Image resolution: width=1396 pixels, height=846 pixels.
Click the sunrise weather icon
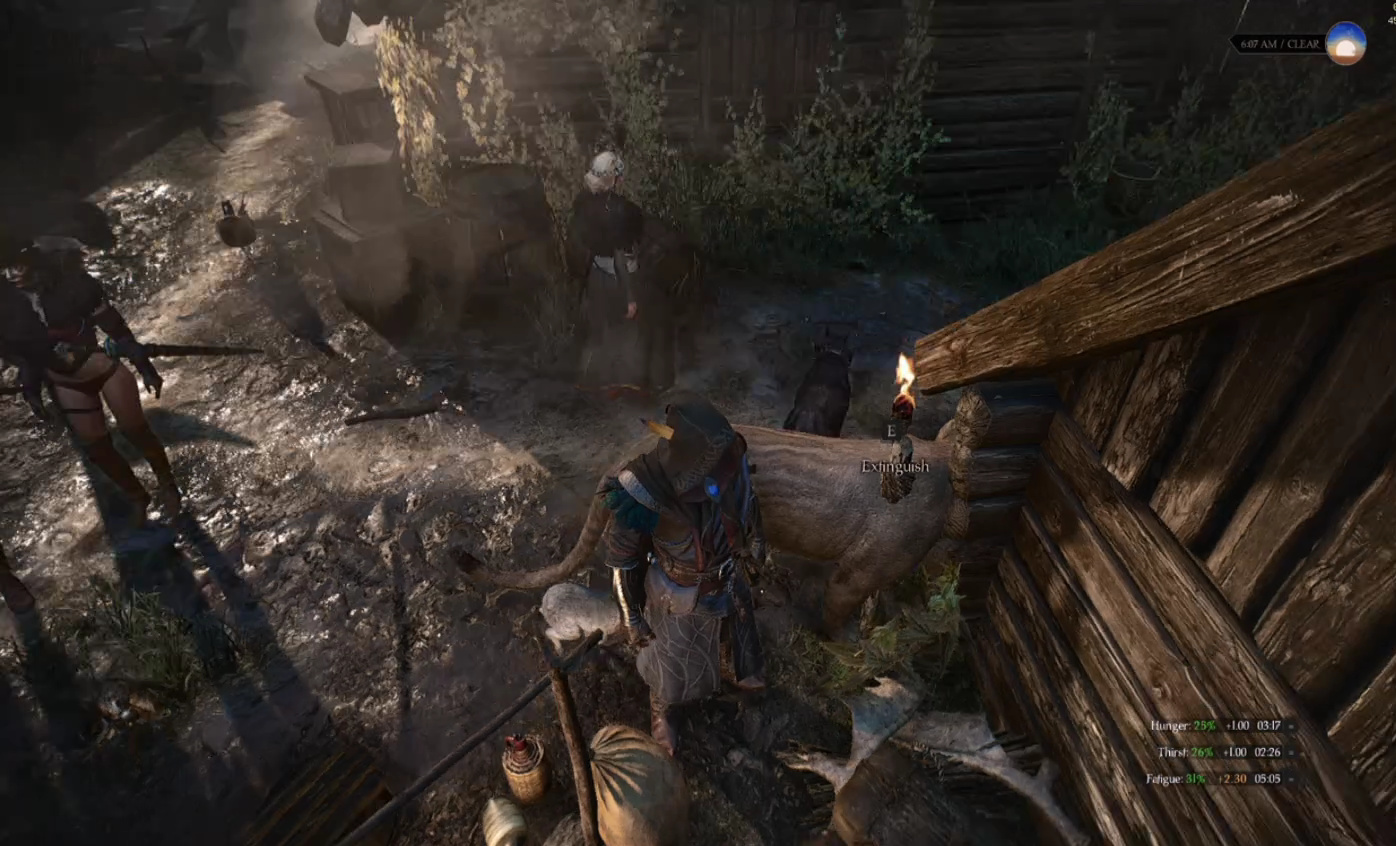(x=1345, y=44)
